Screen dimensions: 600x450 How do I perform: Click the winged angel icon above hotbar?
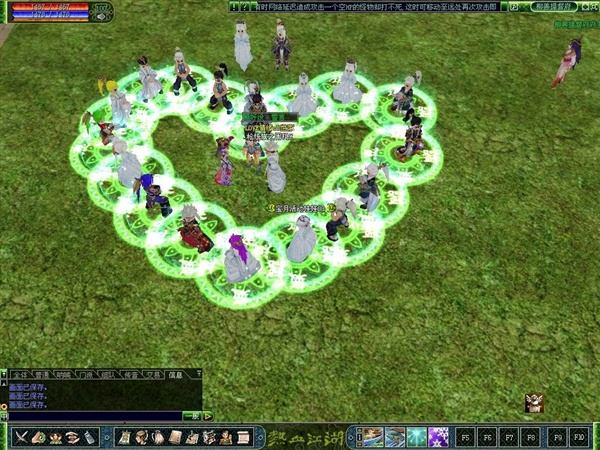point(535,403)
